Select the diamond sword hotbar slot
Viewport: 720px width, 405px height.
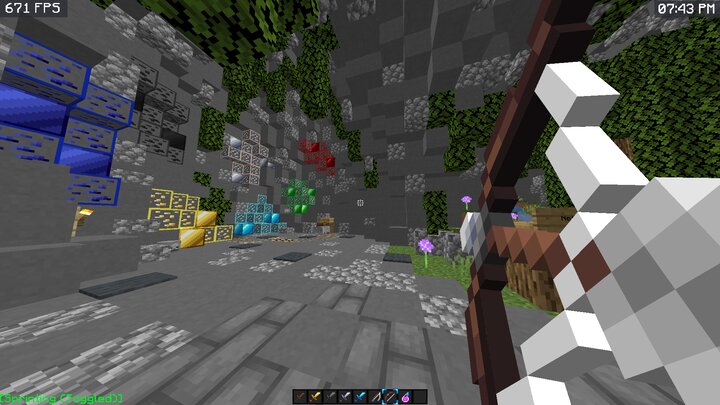[360, 397]
